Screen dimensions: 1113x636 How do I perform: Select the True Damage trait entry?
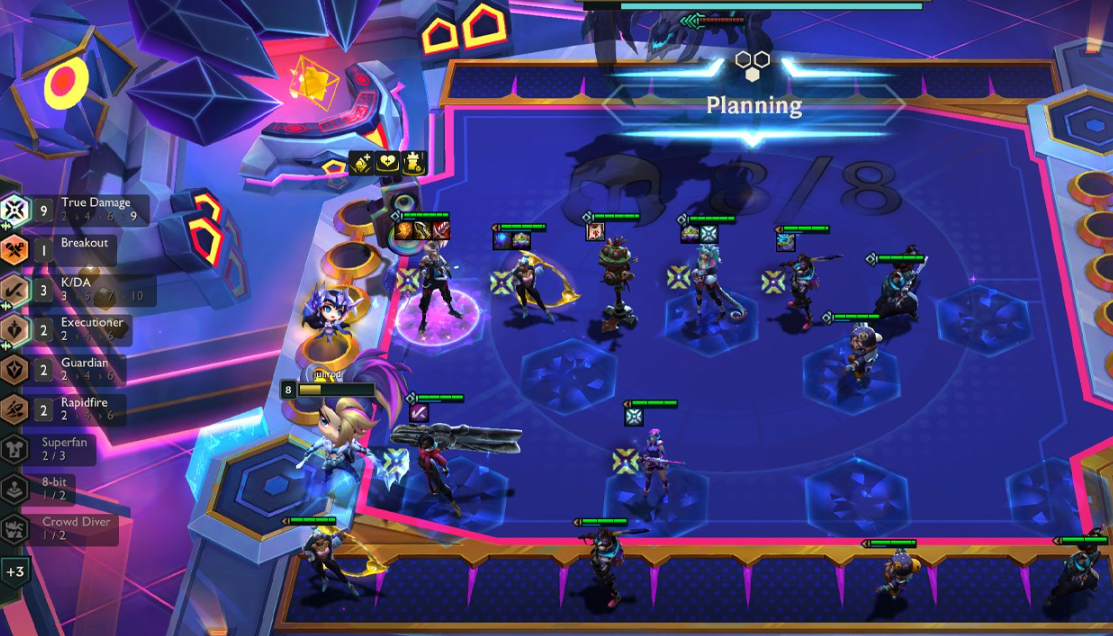click(80, 209)
